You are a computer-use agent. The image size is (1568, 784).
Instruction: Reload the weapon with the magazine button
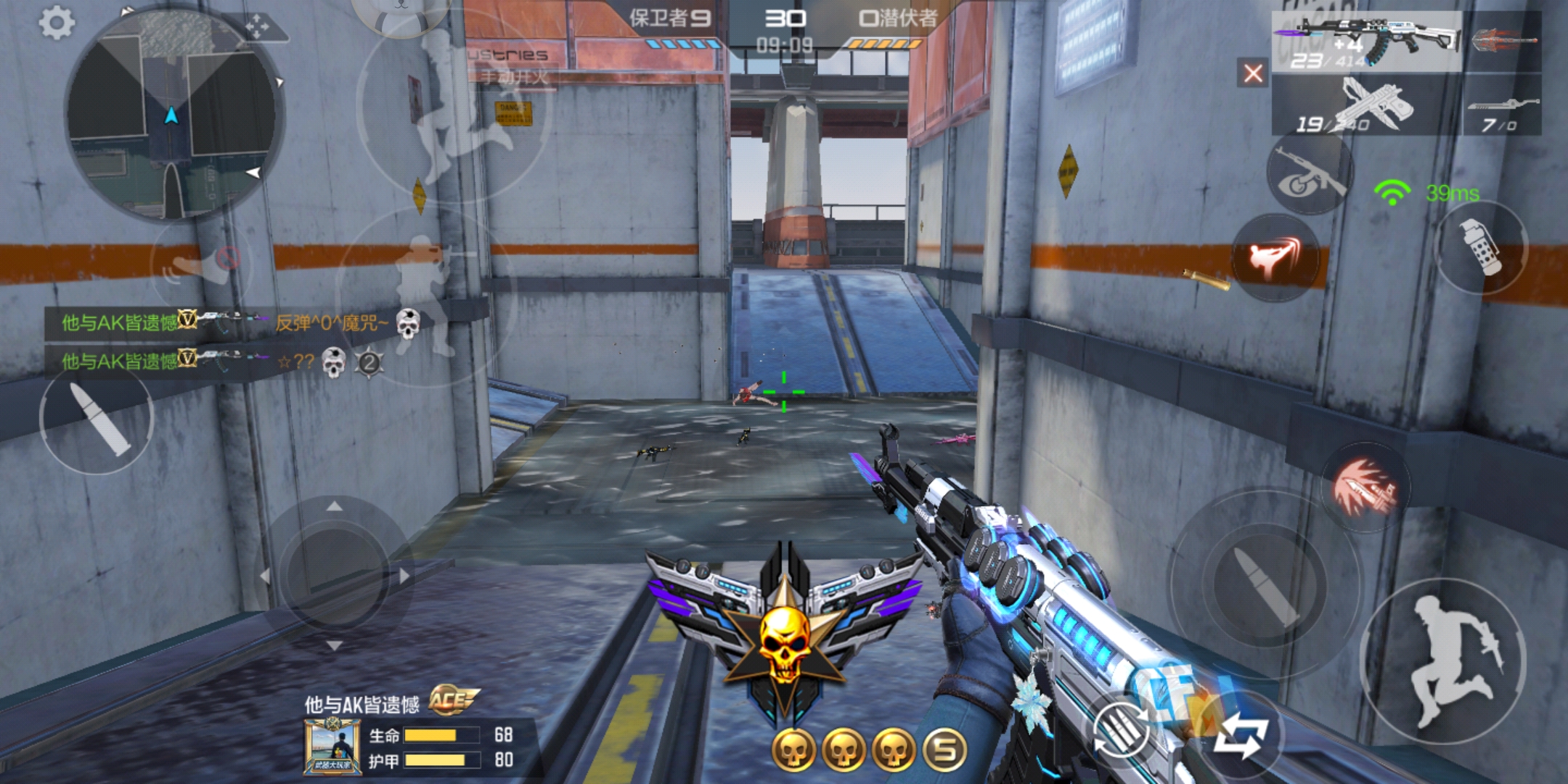tap(1122, 728)
